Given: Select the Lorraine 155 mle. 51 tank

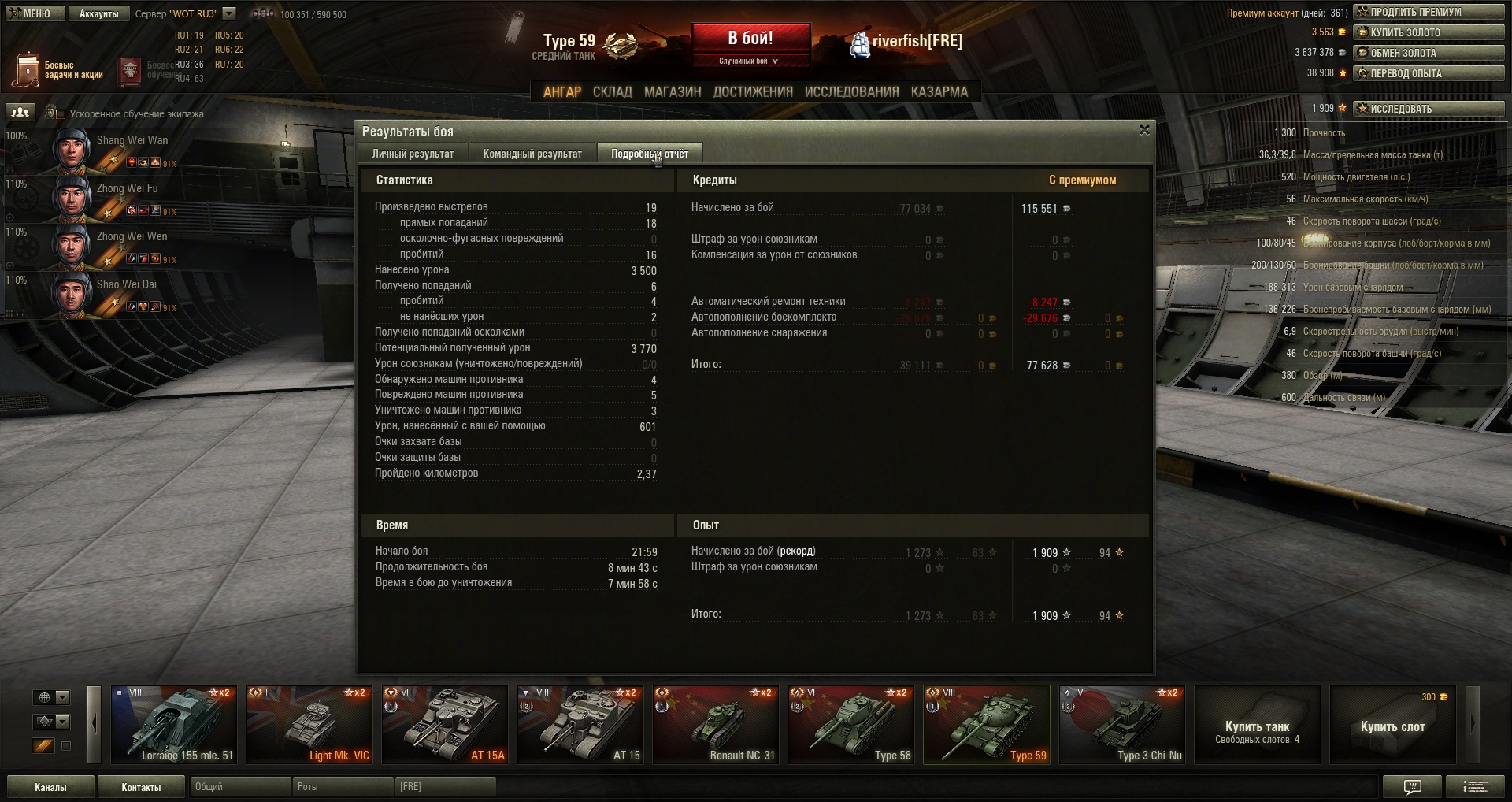Looking at the screenshot, I should pos(174,725).
